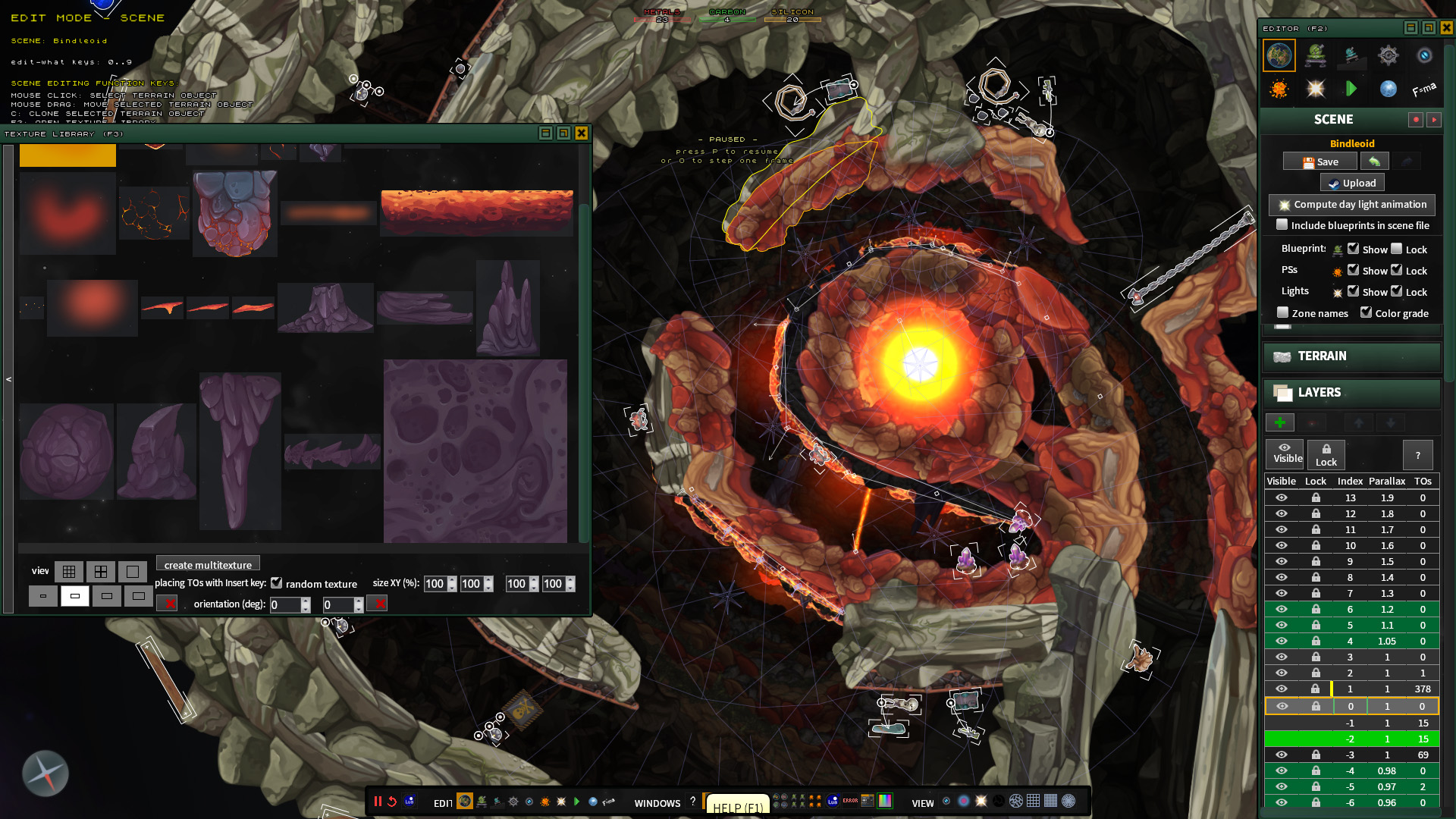Image resolution: width=1456 pixels, height=819 pixels.
Task: Open the VIEW menu in the bottom toolbar
Action: (923, 803)
